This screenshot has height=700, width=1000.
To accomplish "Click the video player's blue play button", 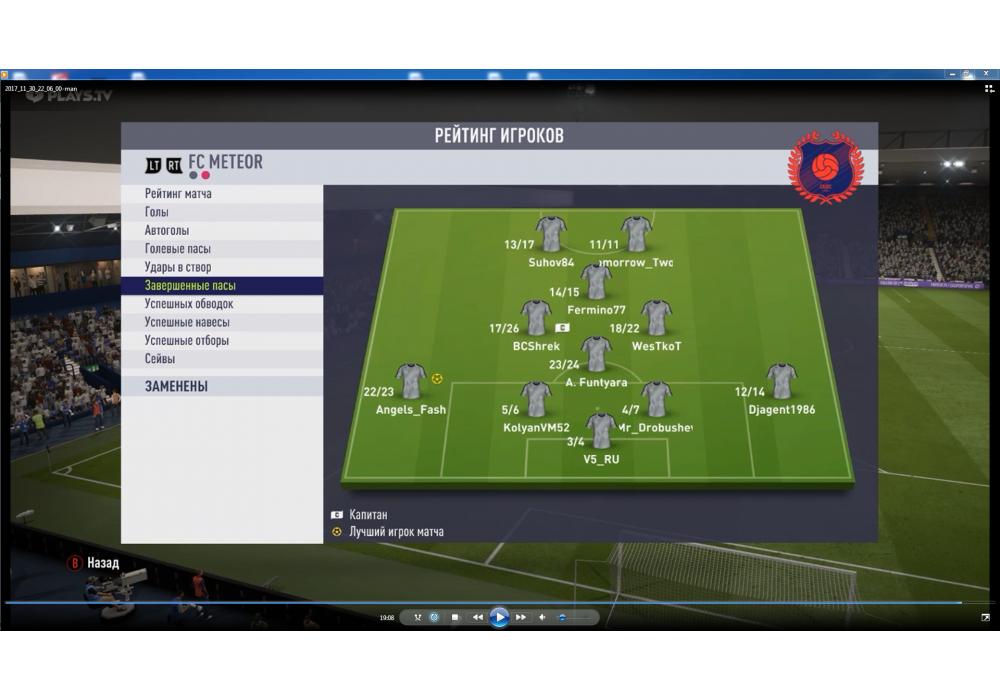I will [x=499, y=617].
